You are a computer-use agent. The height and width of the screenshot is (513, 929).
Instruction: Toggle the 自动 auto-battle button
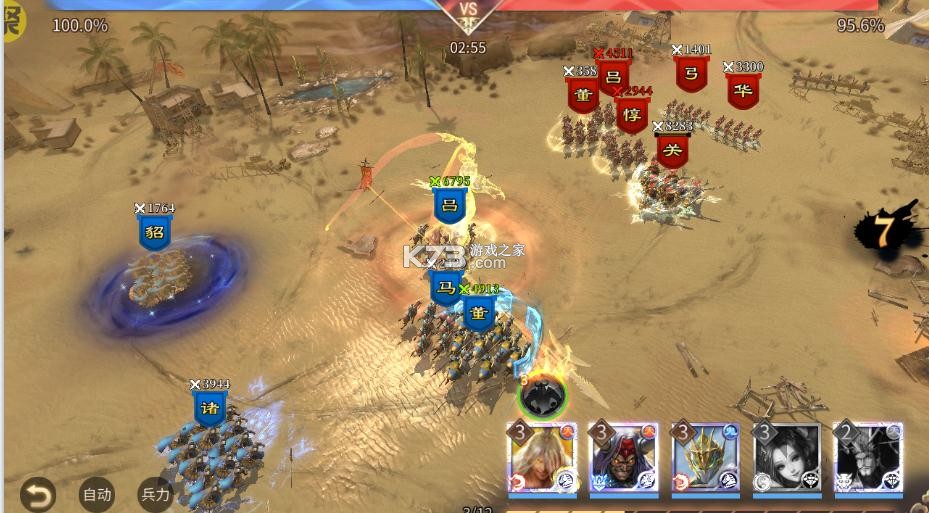click(97, 494)
